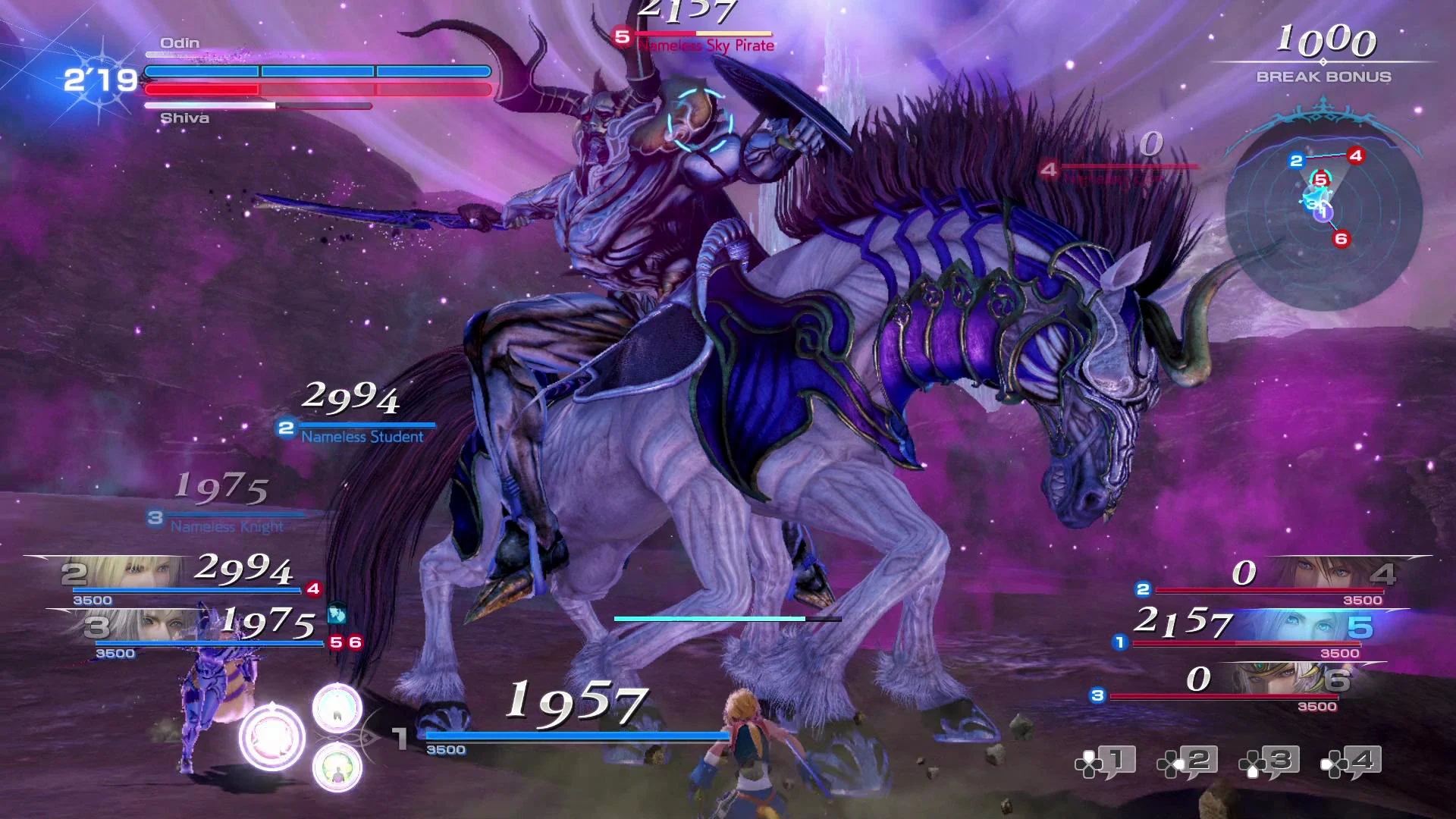This screenshot has width=1456, height=819.
Task: Select the Nameless Student nameplate
Action: click(x=362, y=437)
